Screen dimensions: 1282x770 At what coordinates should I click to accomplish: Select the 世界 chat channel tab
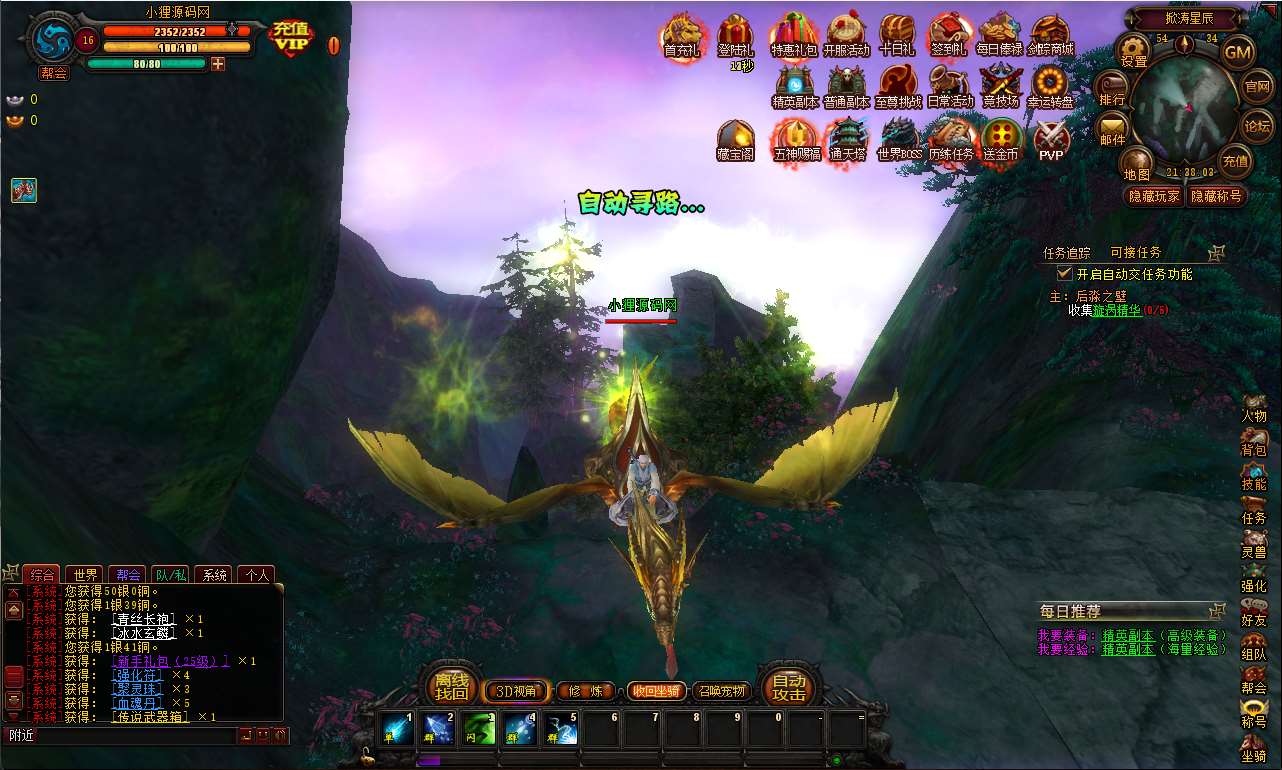85,575
